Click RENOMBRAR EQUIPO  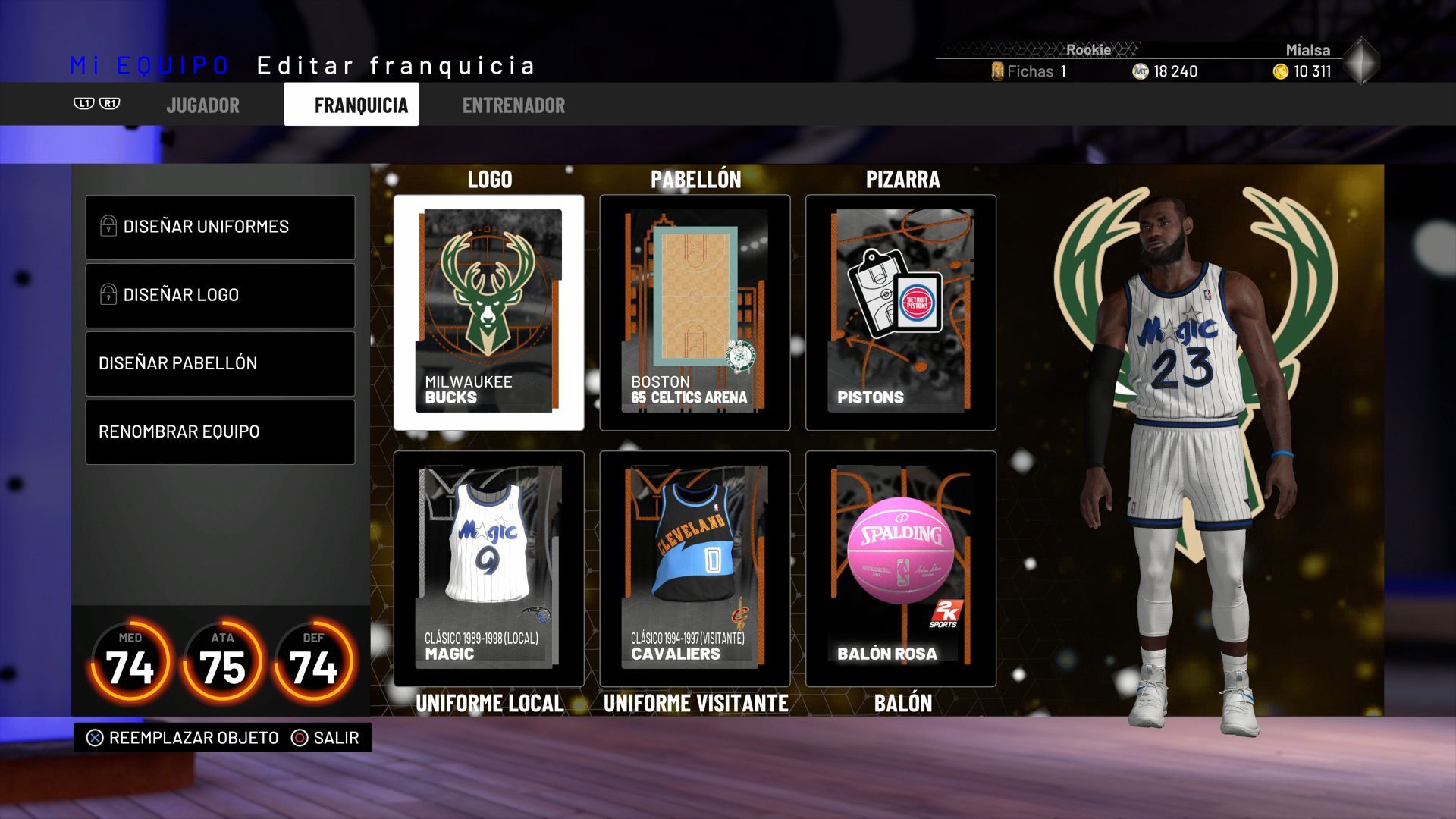tap(220, 431)
